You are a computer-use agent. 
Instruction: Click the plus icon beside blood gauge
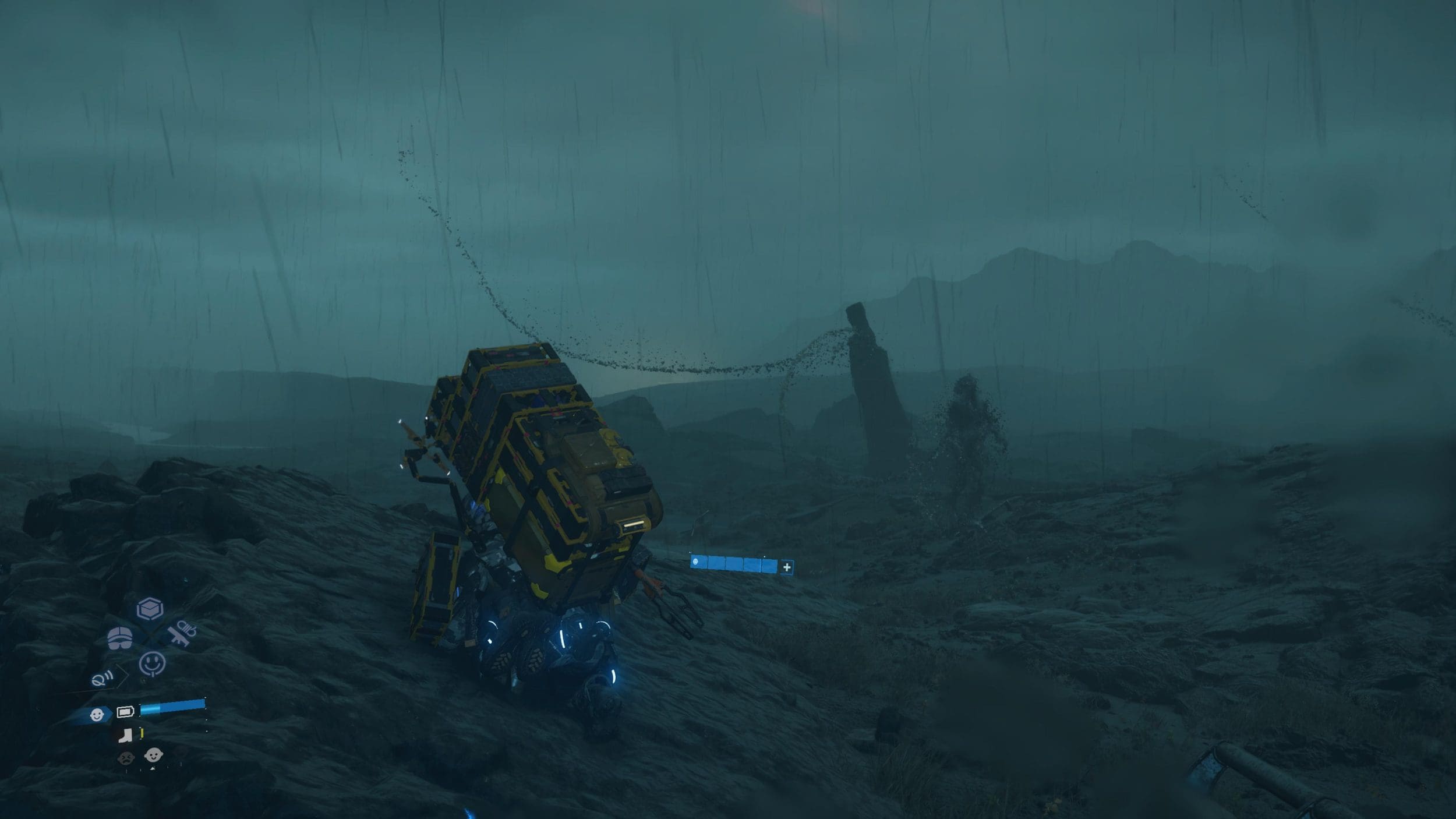[x=786, y=567]
